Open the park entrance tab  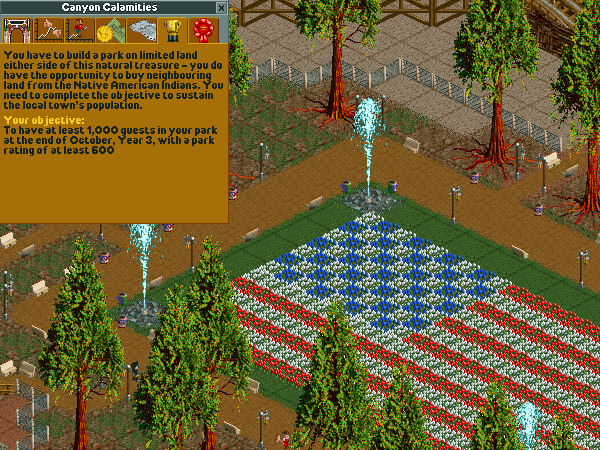16,30
